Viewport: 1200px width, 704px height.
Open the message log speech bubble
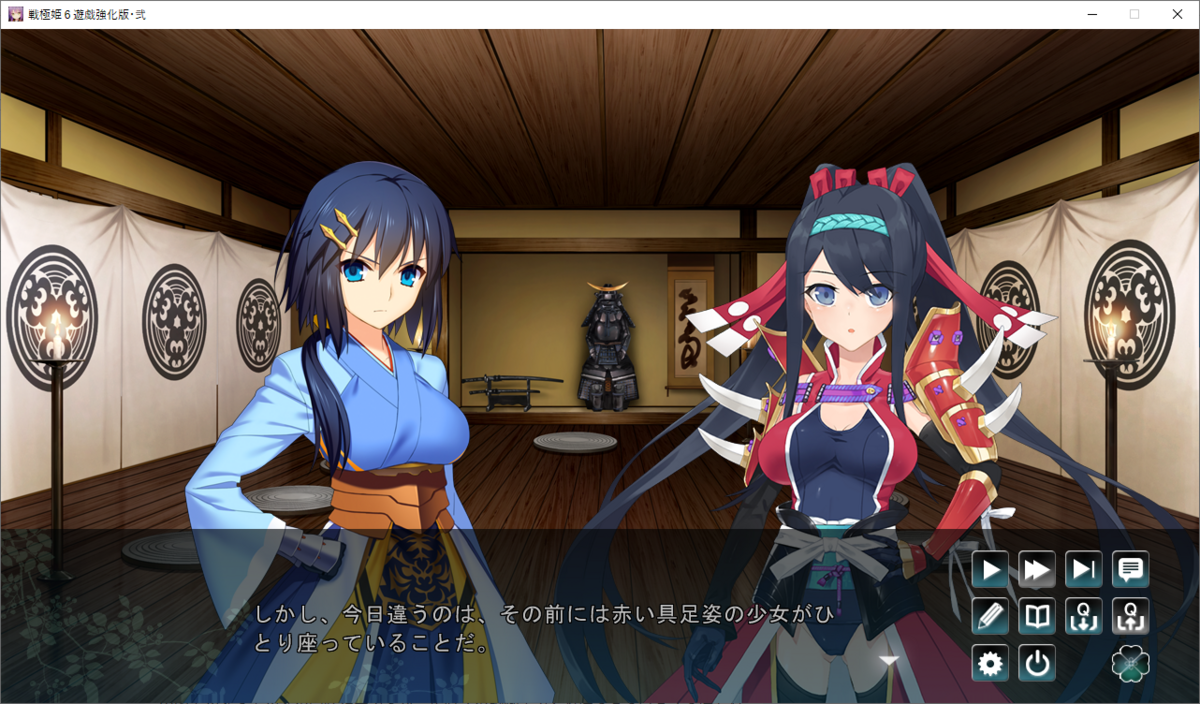(x=1131, y=570)
